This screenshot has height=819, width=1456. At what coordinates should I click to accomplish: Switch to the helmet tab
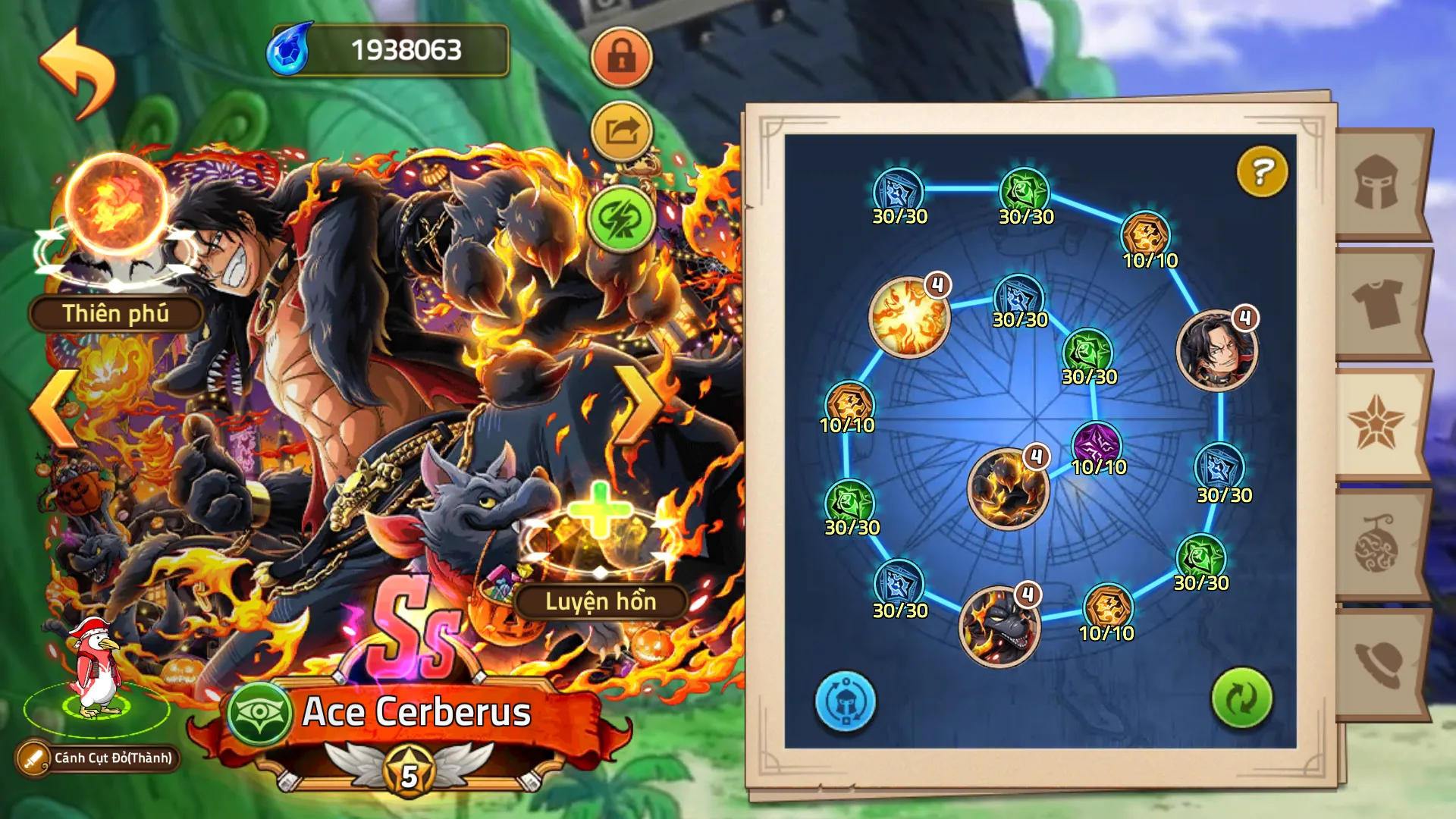click(x=1377, y=184)
